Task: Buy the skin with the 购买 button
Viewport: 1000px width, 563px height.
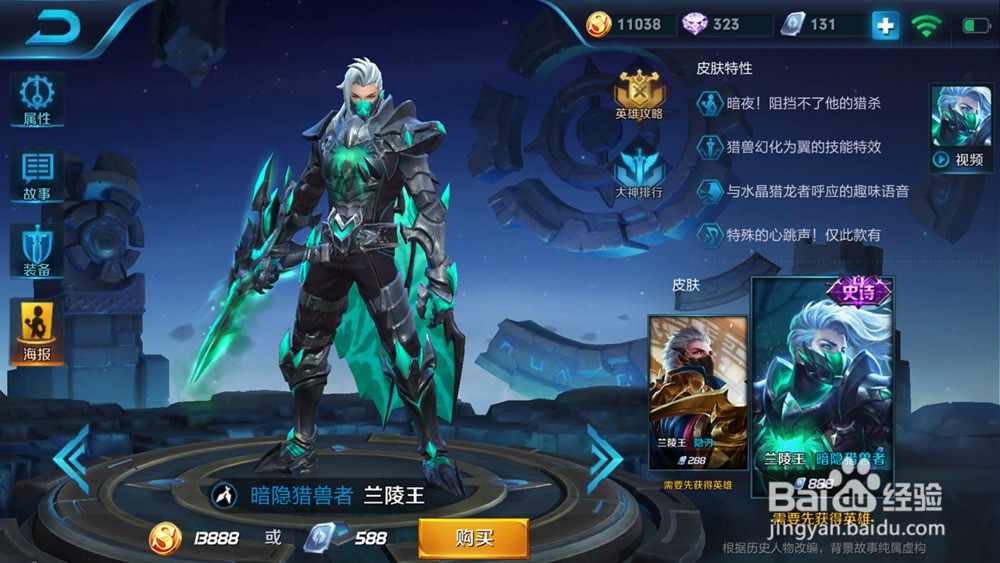Action: 473,538
